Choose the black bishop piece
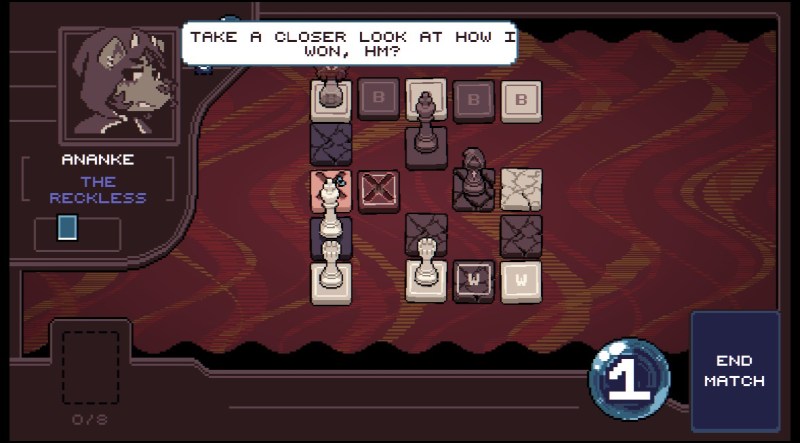800x443 pixels. (473, 176)
